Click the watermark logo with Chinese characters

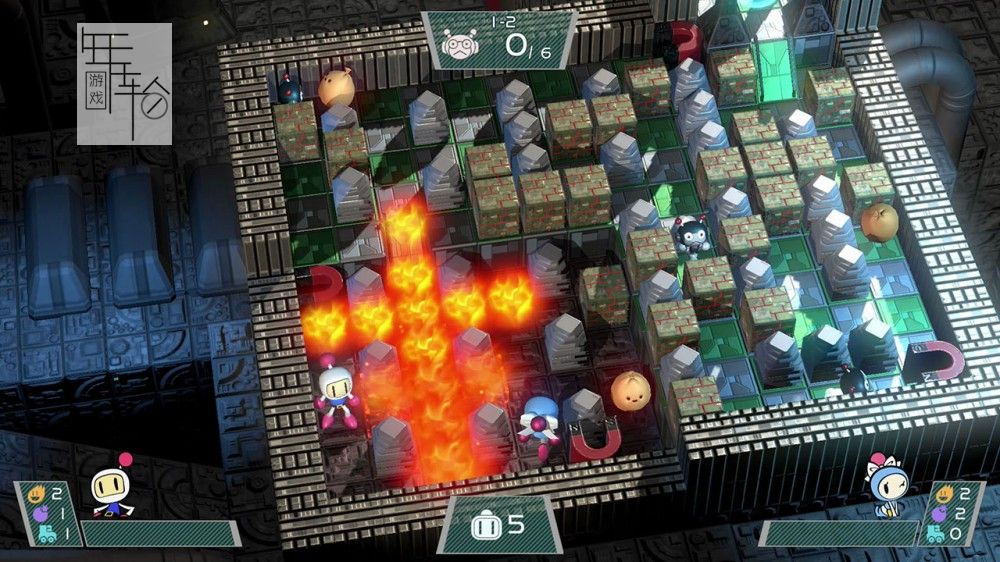[125, 84]
